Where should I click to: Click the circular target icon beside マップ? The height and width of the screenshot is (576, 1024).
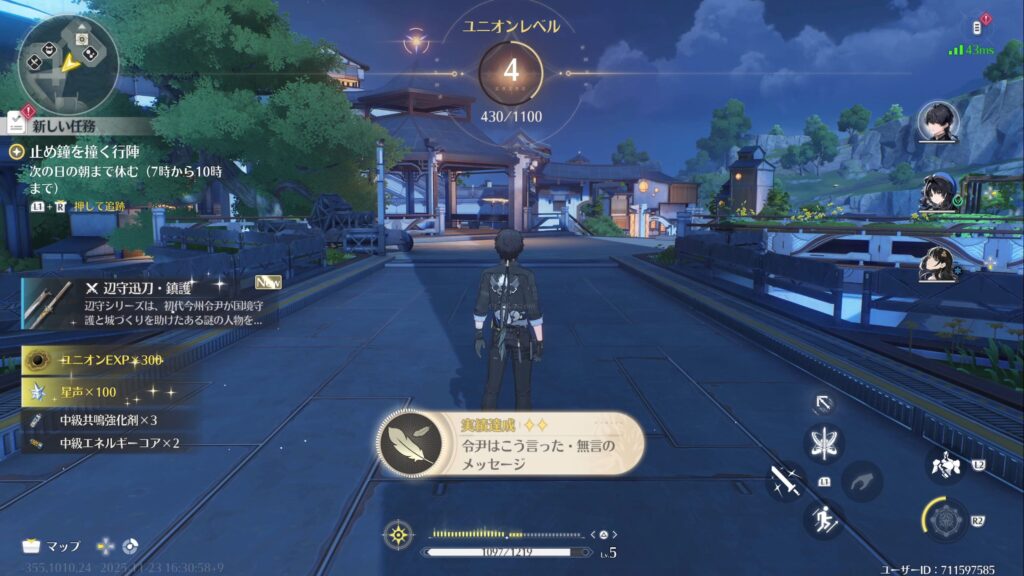tap(130, 546)
